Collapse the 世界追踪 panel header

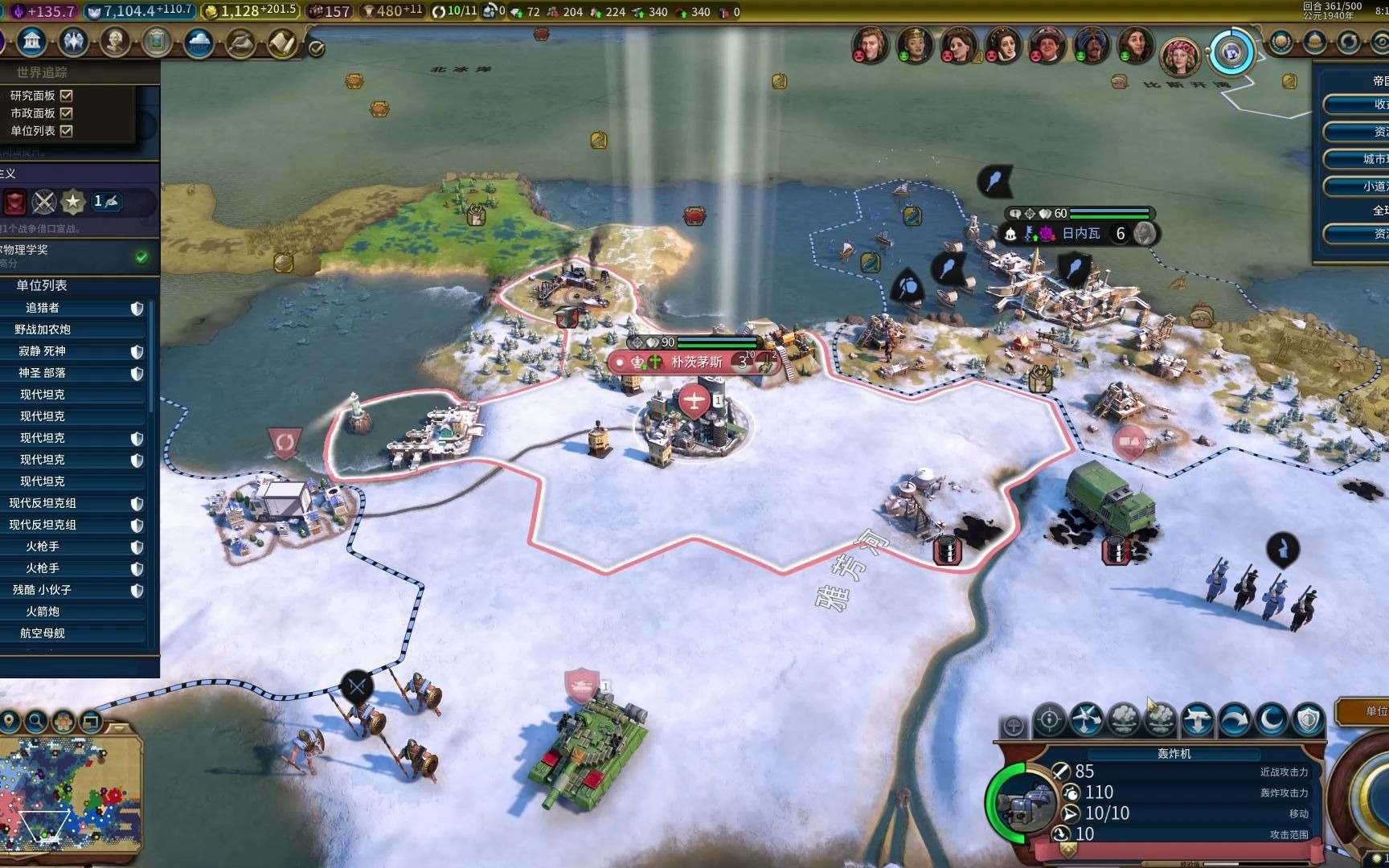click(x=40, y=72)
